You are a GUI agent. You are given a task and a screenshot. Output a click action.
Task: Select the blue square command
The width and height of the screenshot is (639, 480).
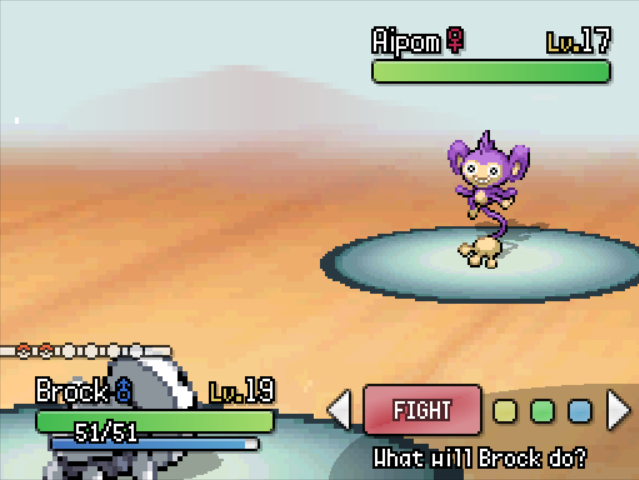point(579,411)
